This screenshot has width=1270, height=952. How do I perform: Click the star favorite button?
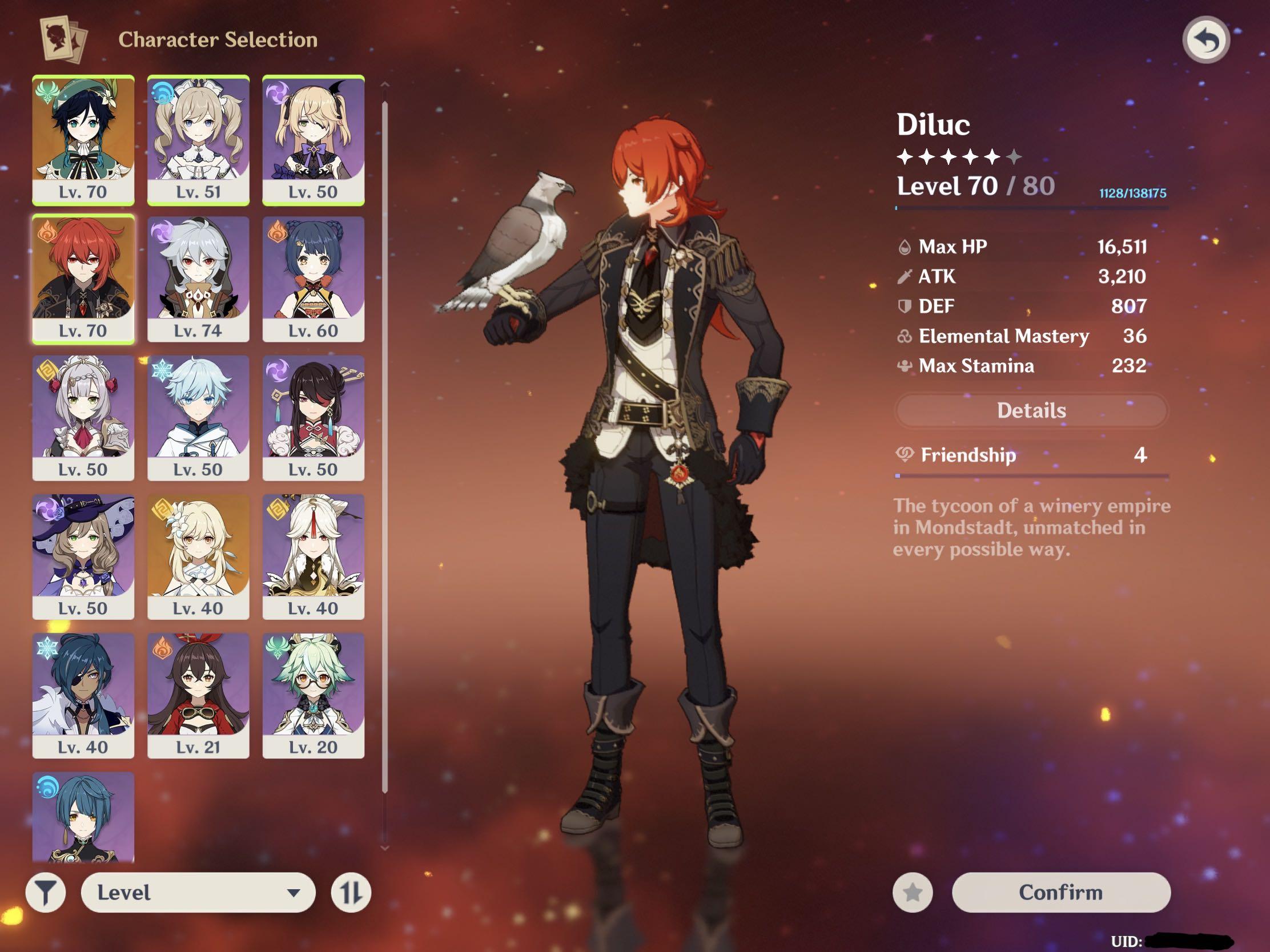[913, 892]
